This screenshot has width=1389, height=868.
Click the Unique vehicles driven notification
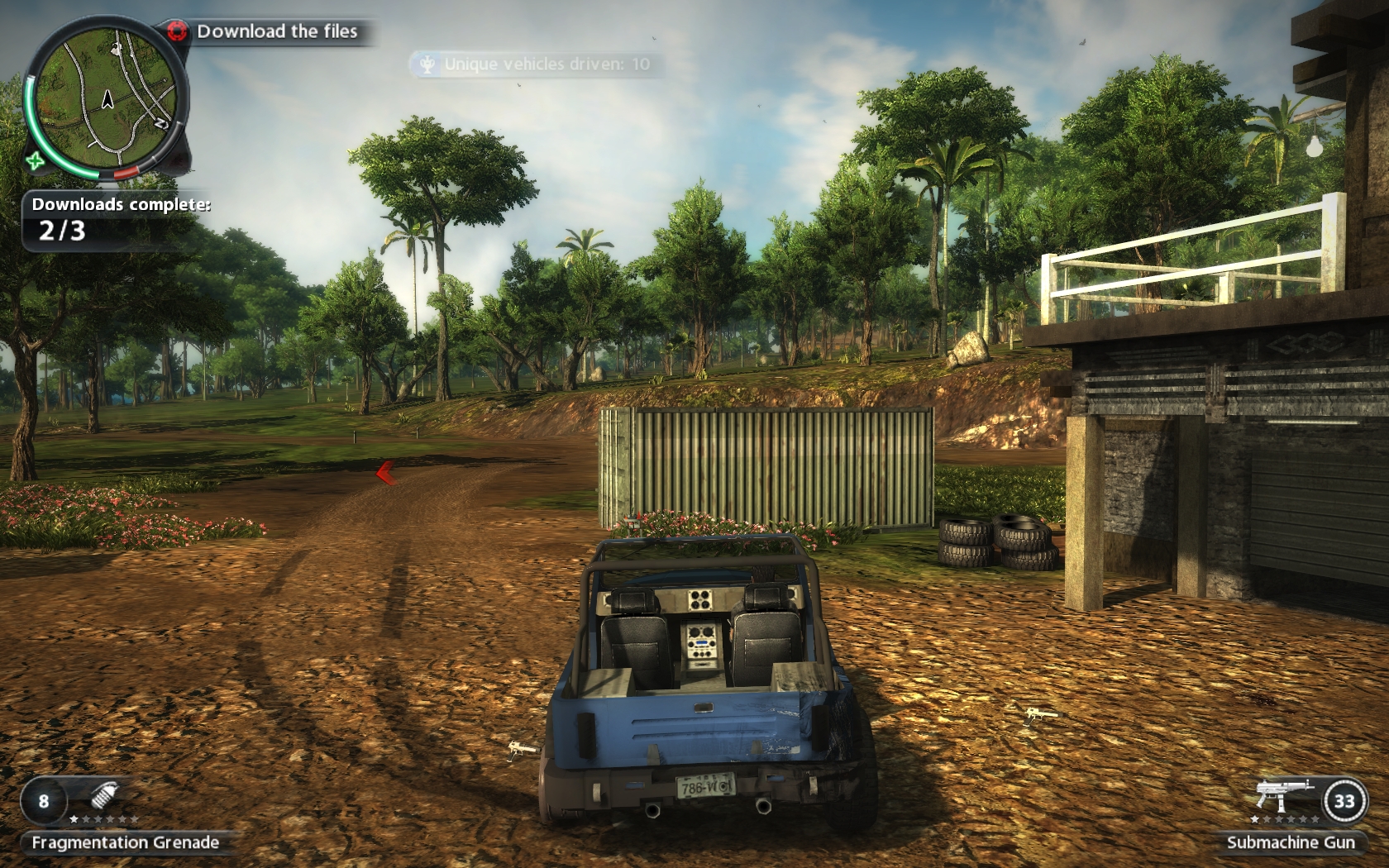(x=537, y=64)
